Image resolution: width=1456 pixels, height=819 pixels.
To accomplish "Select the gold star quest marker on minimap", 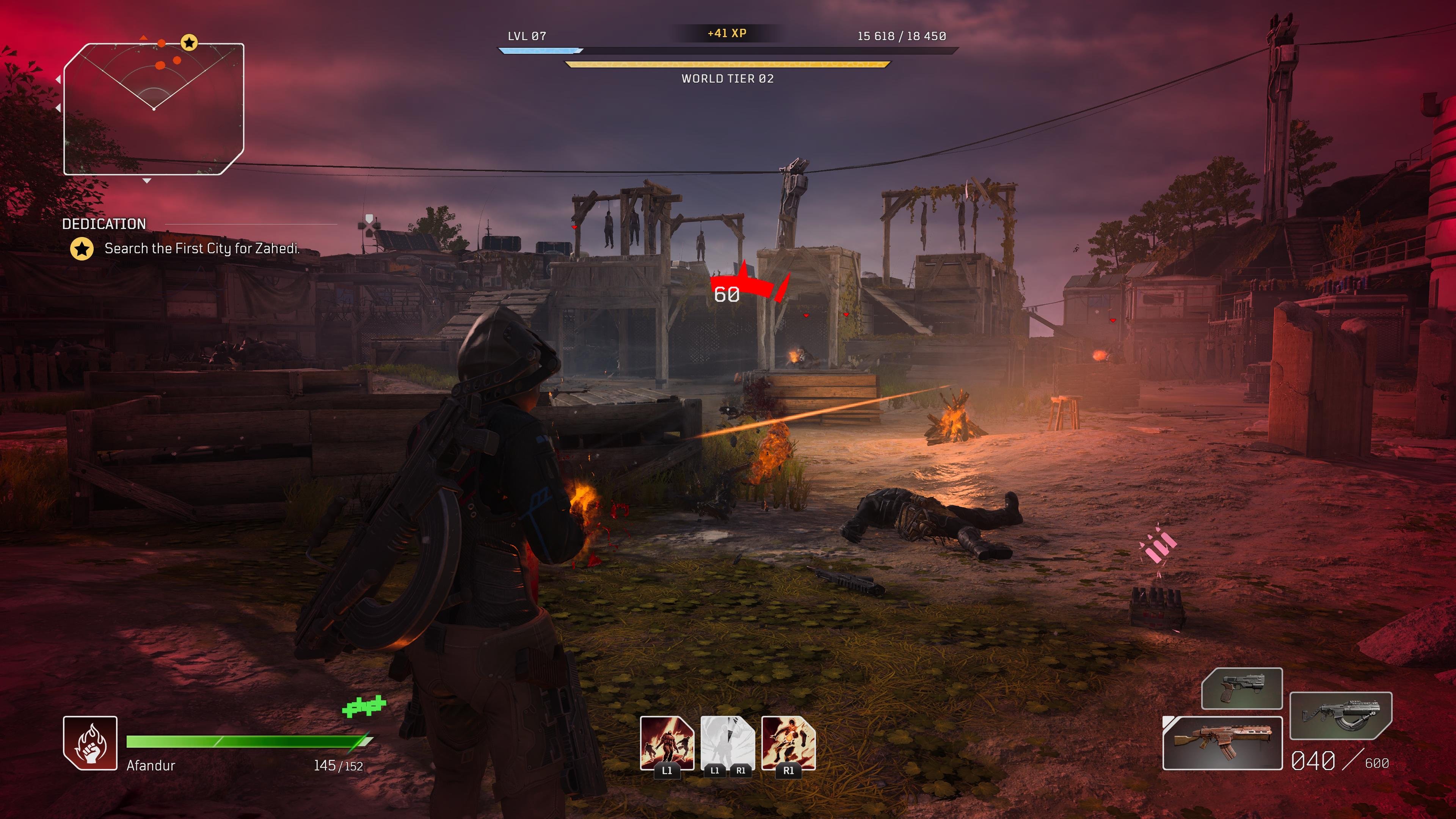I will pos(189,42).
